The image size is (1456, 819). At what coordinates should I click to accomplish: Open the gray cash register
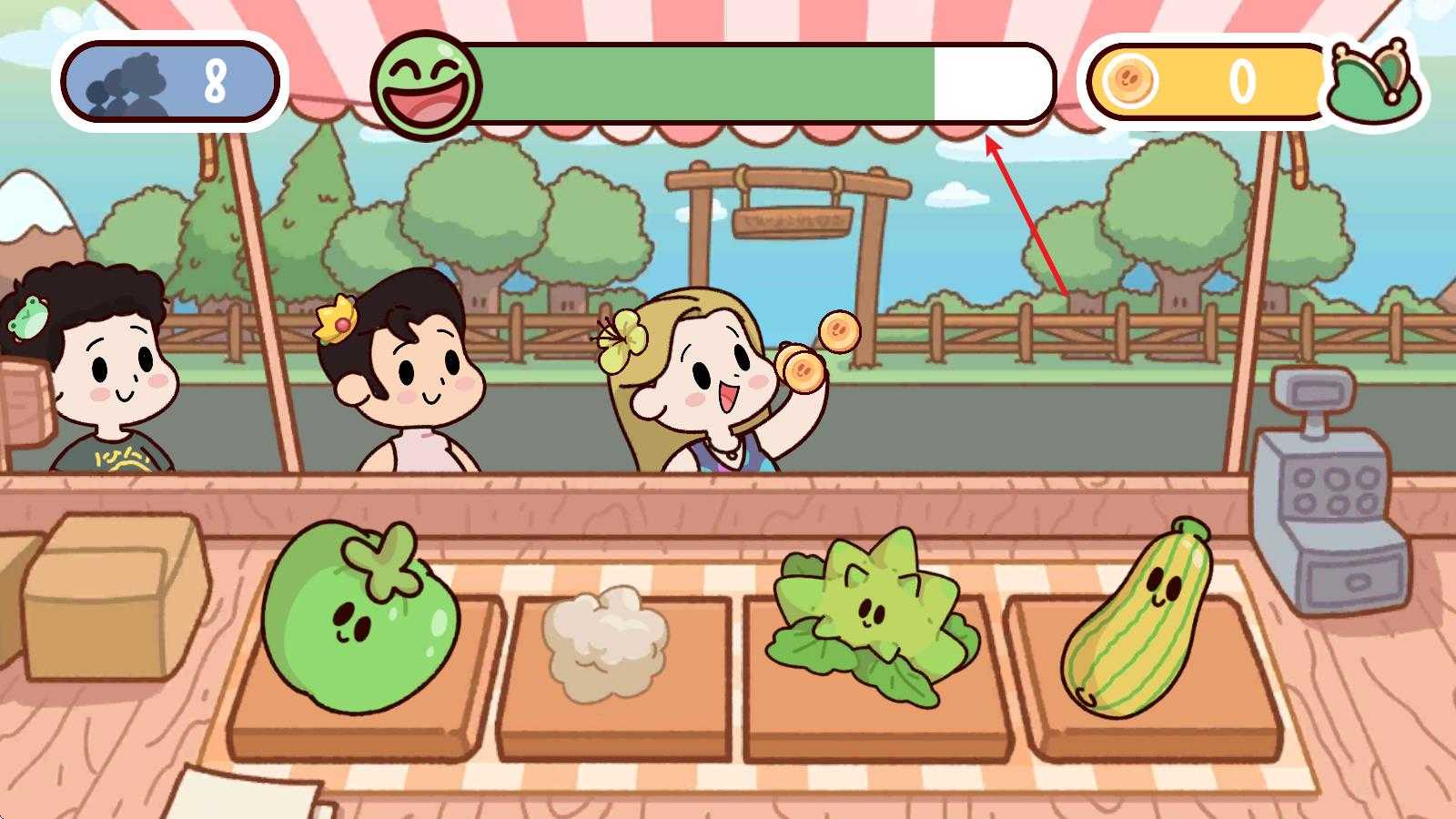1330,496
